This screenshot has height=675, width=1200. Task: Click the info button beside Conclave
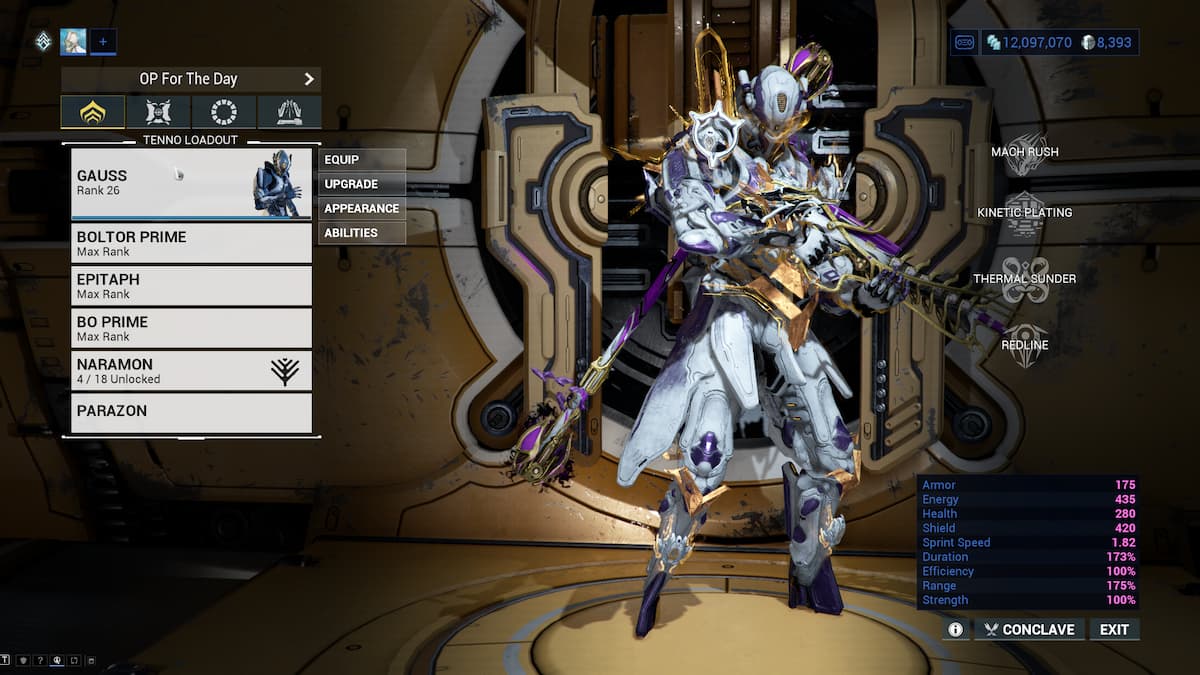(x=955, y=629)
